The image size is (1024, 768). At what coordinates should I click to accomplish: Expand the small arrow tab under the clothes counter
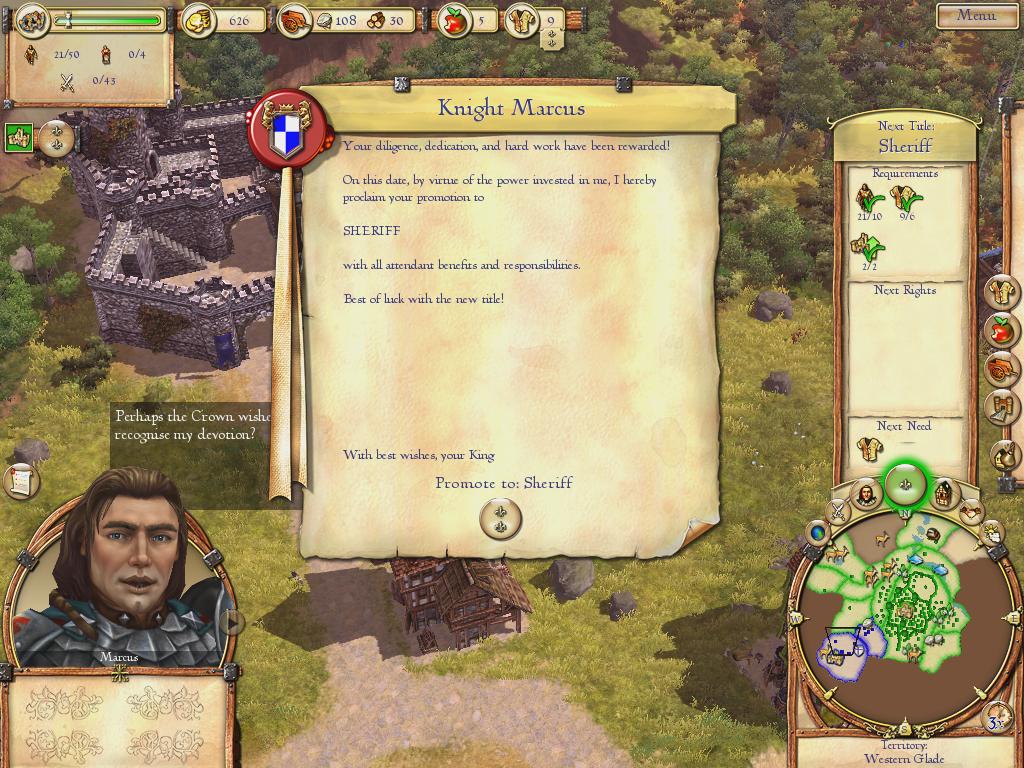click(551, 39)
